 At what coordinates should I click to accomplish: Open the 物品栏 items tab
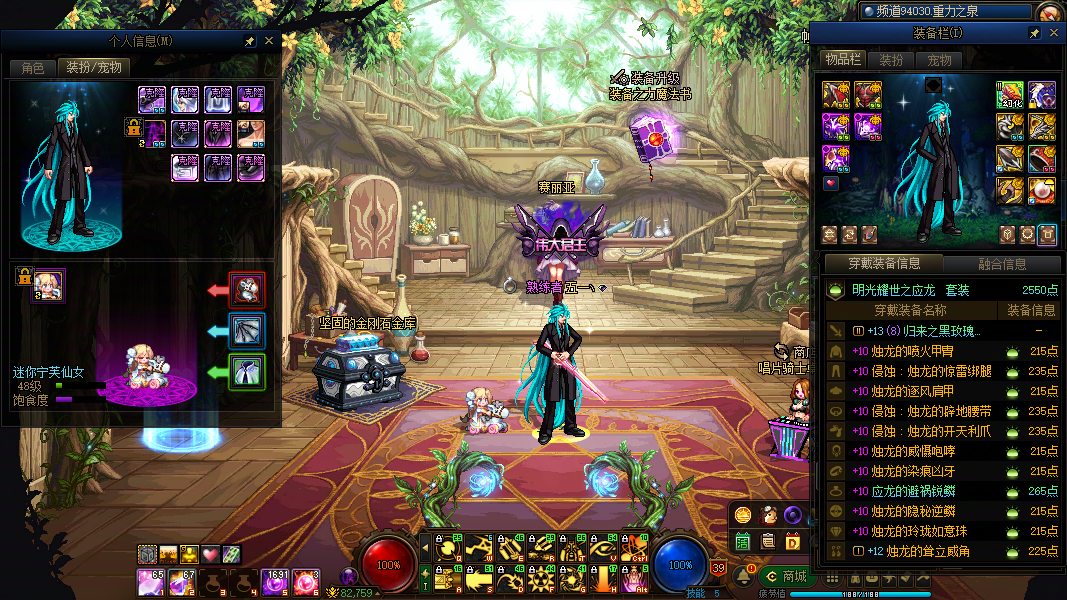(x=842, y=60)
